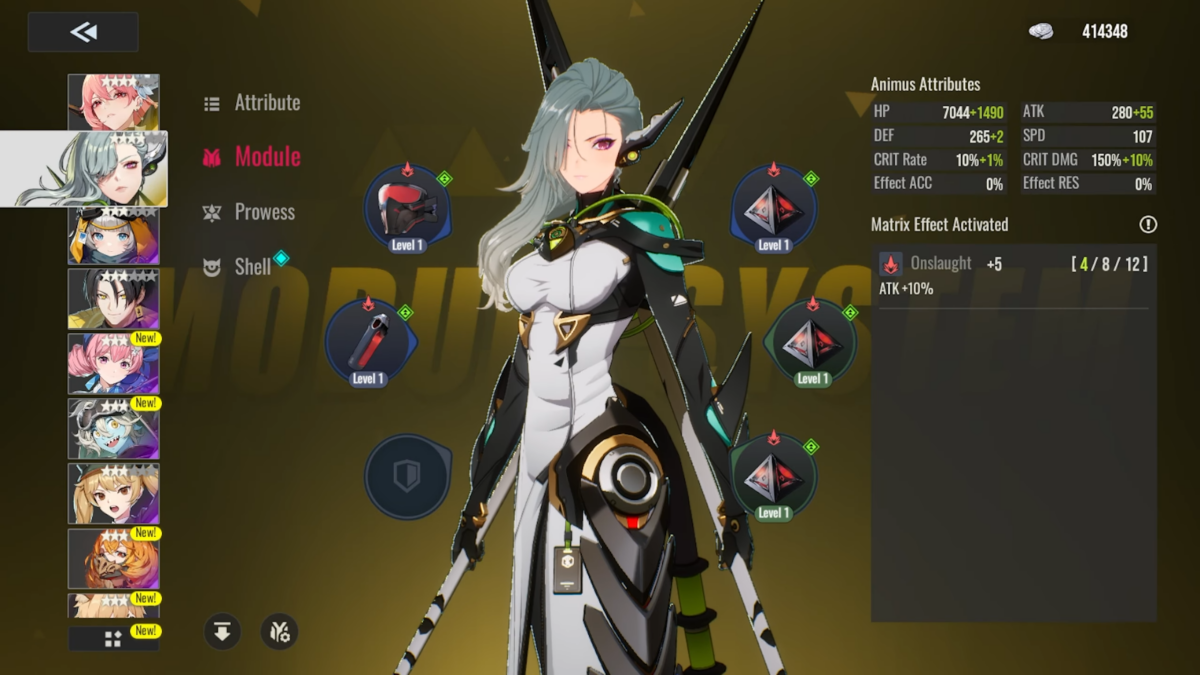Select the blonde twin-tail character portrait
This screenshot has width=1200, height=675.
[x=113, y=493]
